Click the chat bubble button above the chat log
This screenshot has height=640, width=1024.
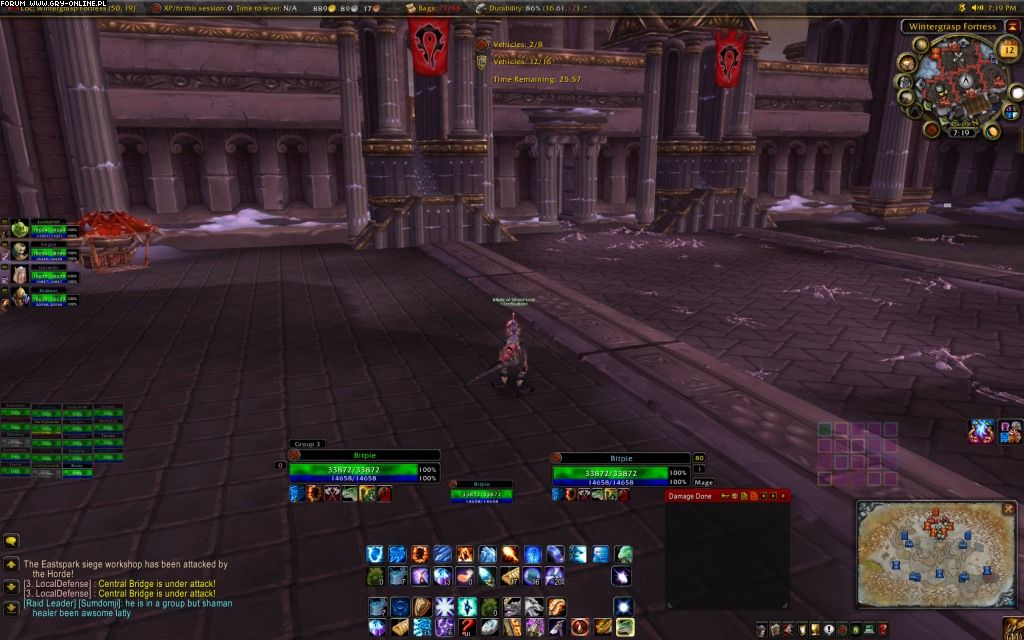(x=11, y=541)
